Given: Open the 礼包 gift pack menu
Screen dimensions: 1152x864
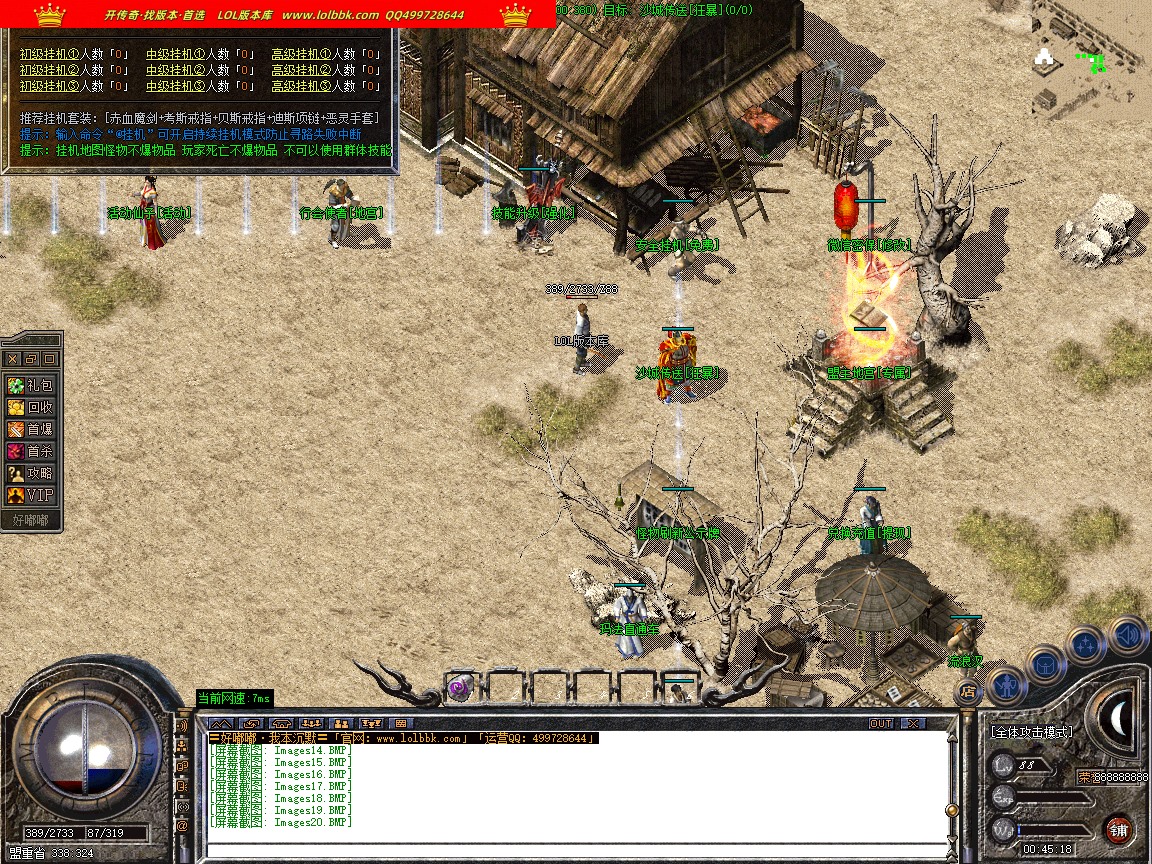Looking at the screenshot, I should [31, 385].
